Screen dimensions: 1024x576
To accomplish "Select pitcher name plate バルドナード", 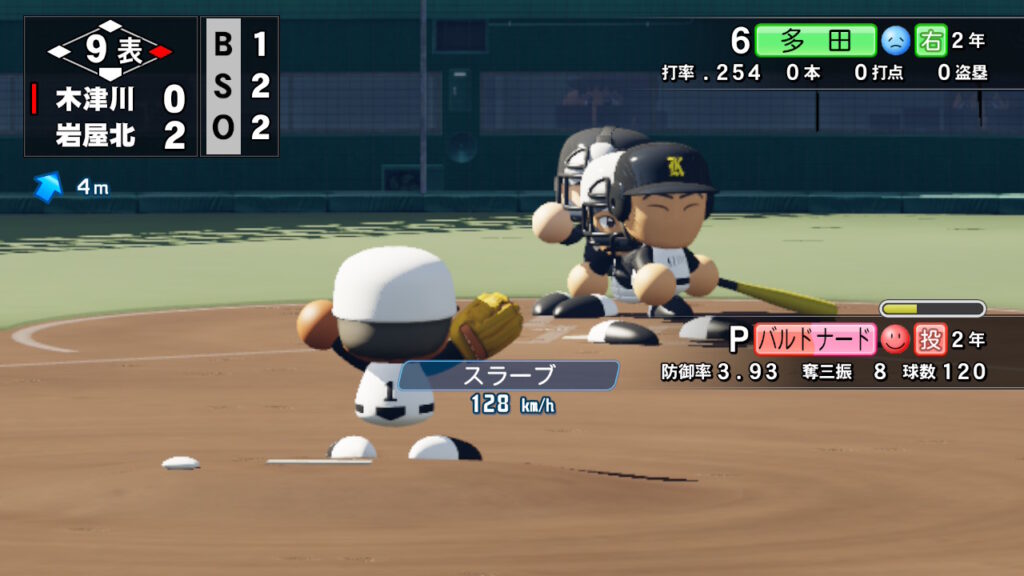I will pyautogui.click(x=815, y=340).
